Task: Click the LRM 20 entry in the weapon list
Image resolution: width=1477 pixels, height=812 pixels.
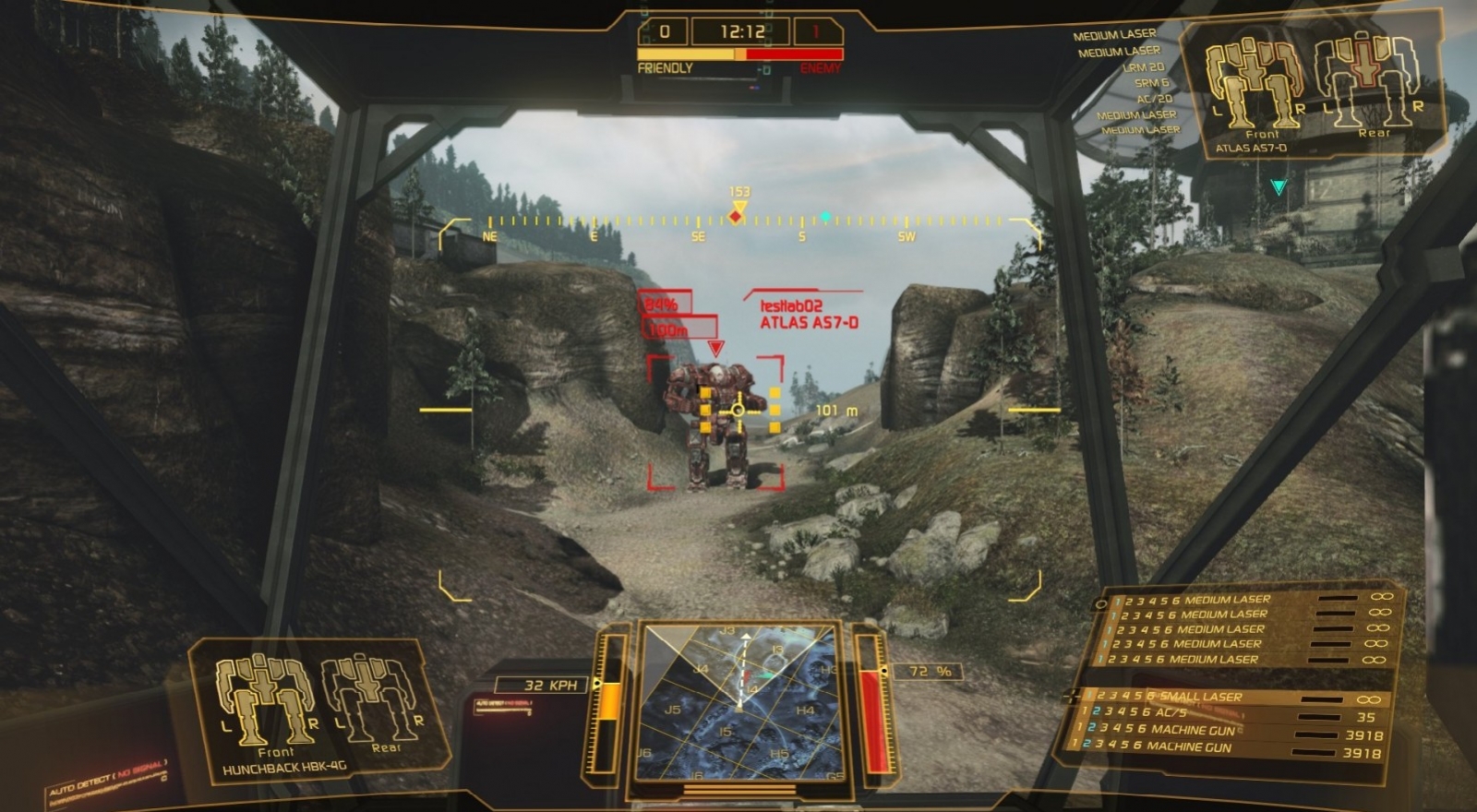Action: pyautogui.click(x=1143, y=68)
